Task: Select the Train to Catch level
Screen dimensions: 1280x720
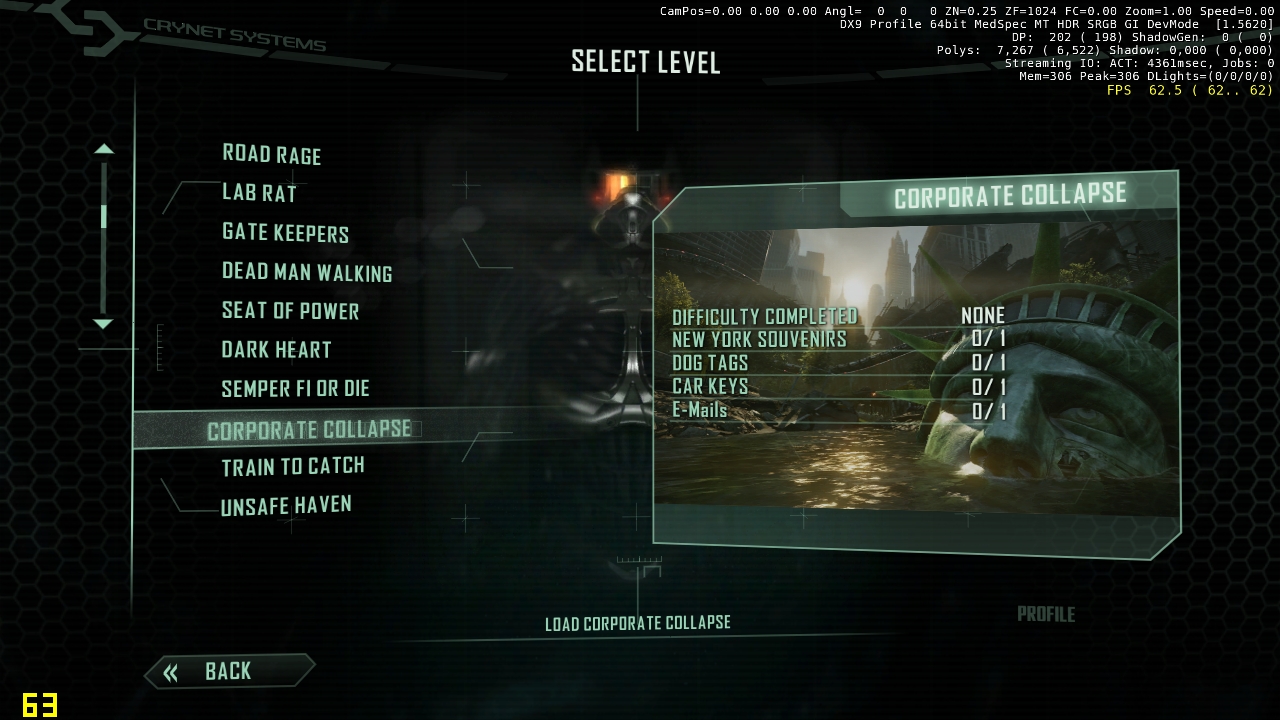Action: tap(292, 467)
